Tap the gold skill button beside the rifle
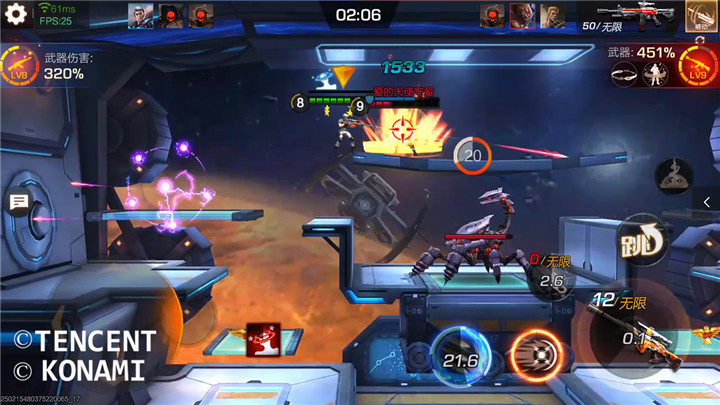 tap(701, 15)
